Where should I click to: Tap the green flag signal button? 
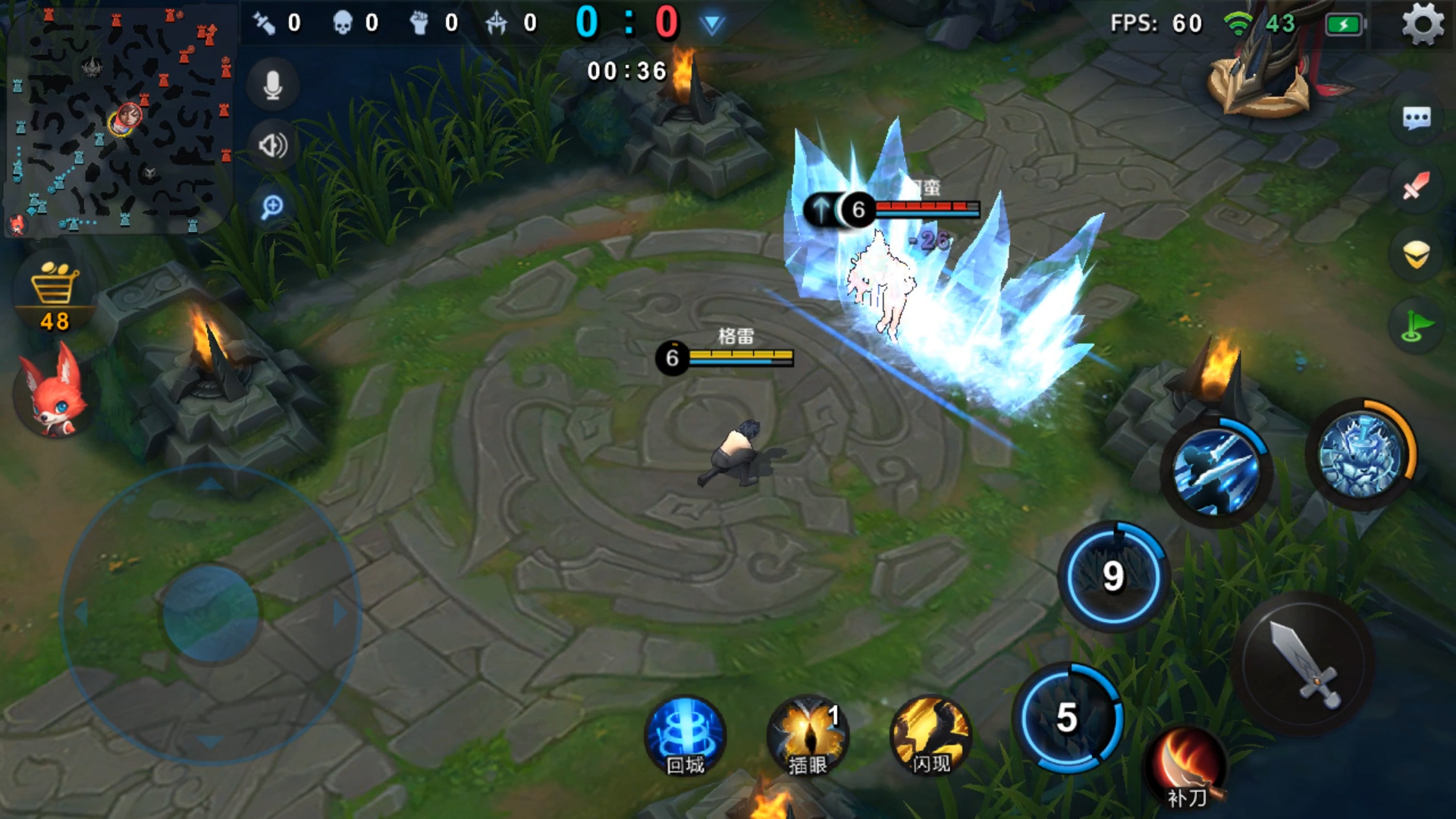(1417, 328)
